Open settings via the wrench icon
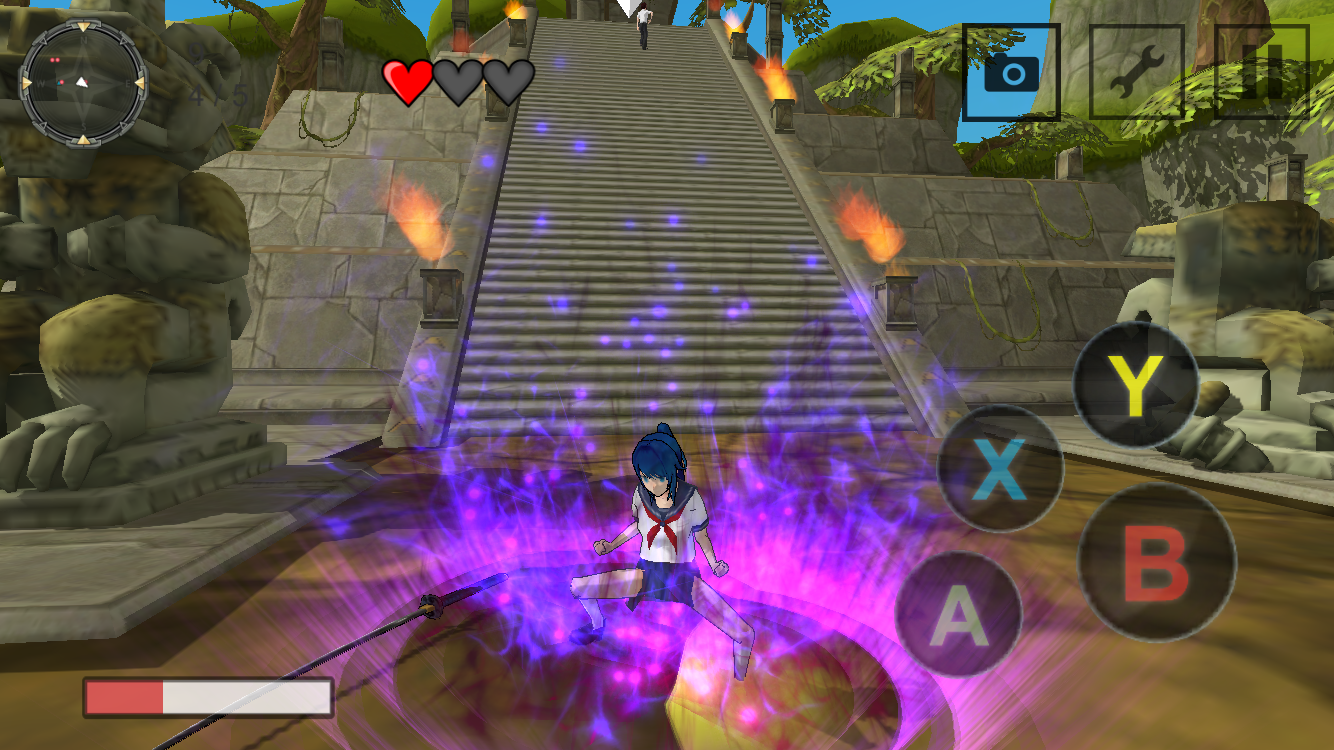This screenshot has width=1334, height=750. 1138,71
